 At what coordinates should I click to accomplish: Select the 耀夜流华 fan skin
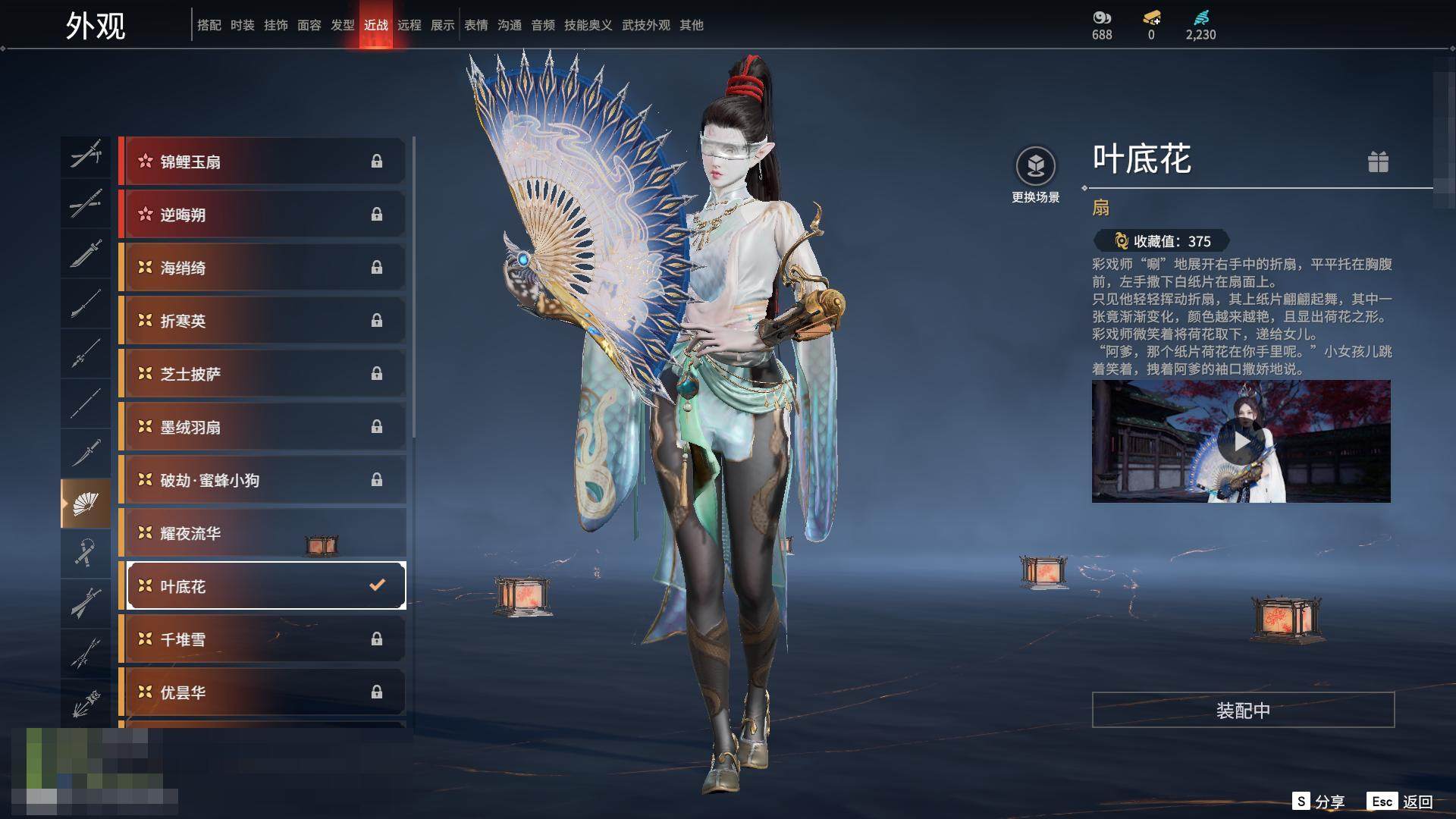coord(262,533)
